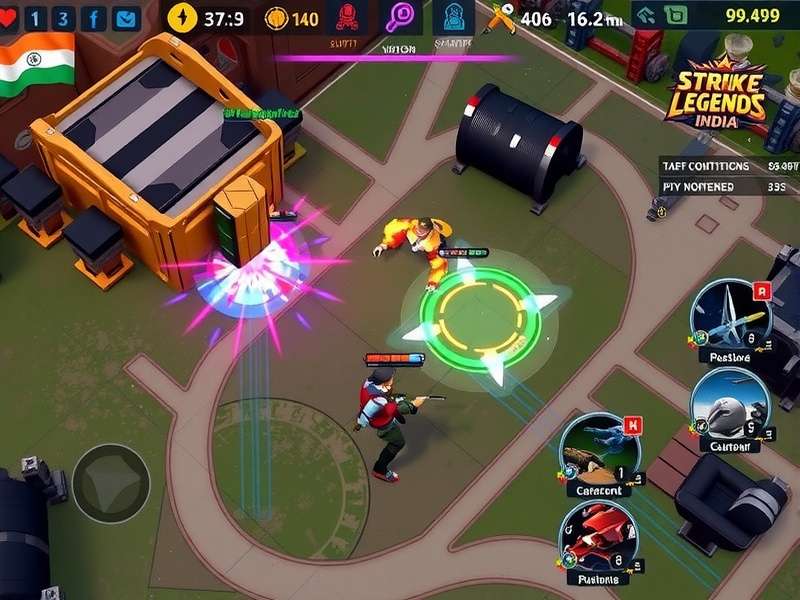This screenshot has width=800, height=600.
Task: Open the mail envelope icon
Action: (126, 17)
